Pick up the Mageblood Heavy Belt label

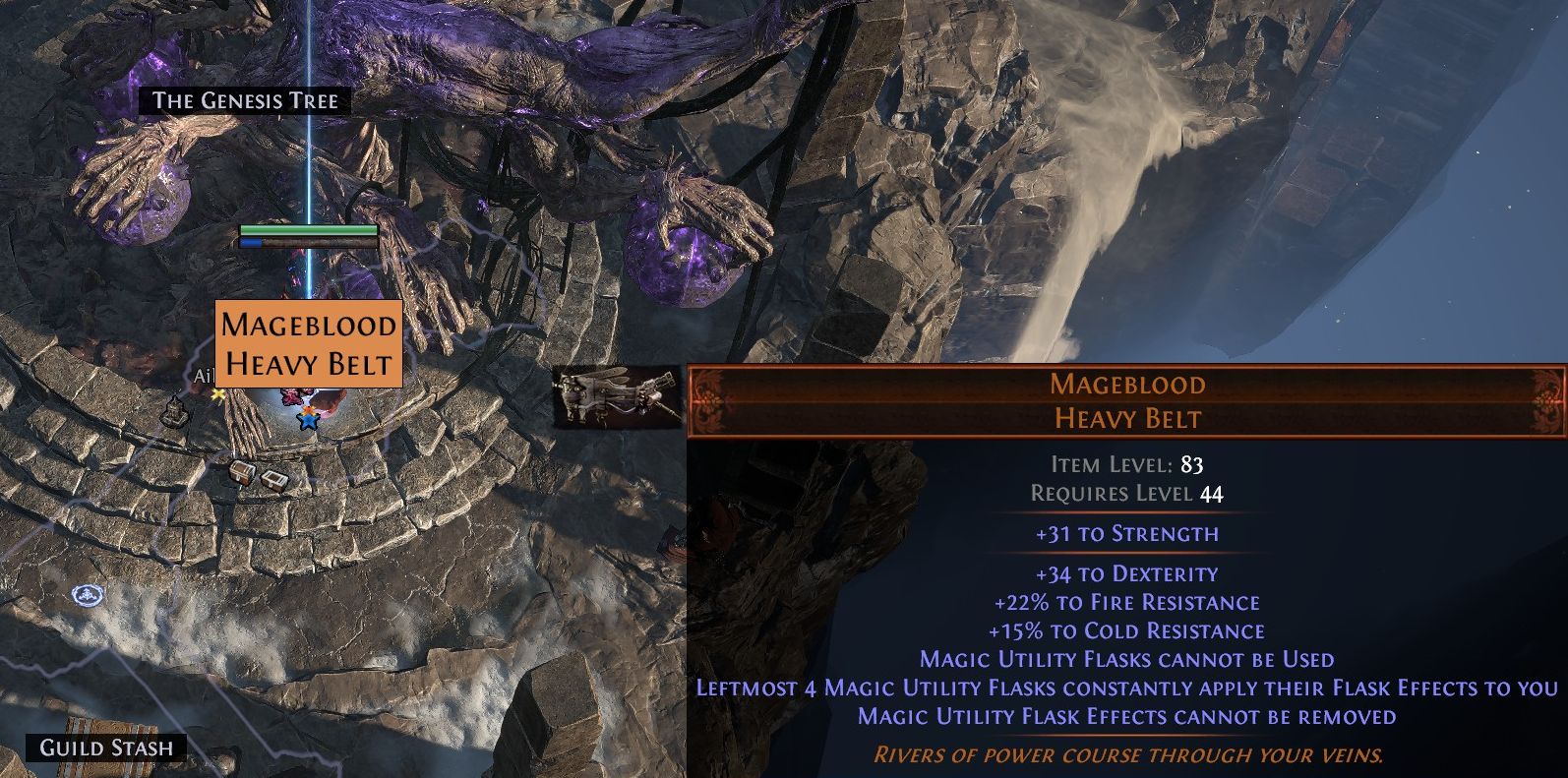(x=308, y=344)
